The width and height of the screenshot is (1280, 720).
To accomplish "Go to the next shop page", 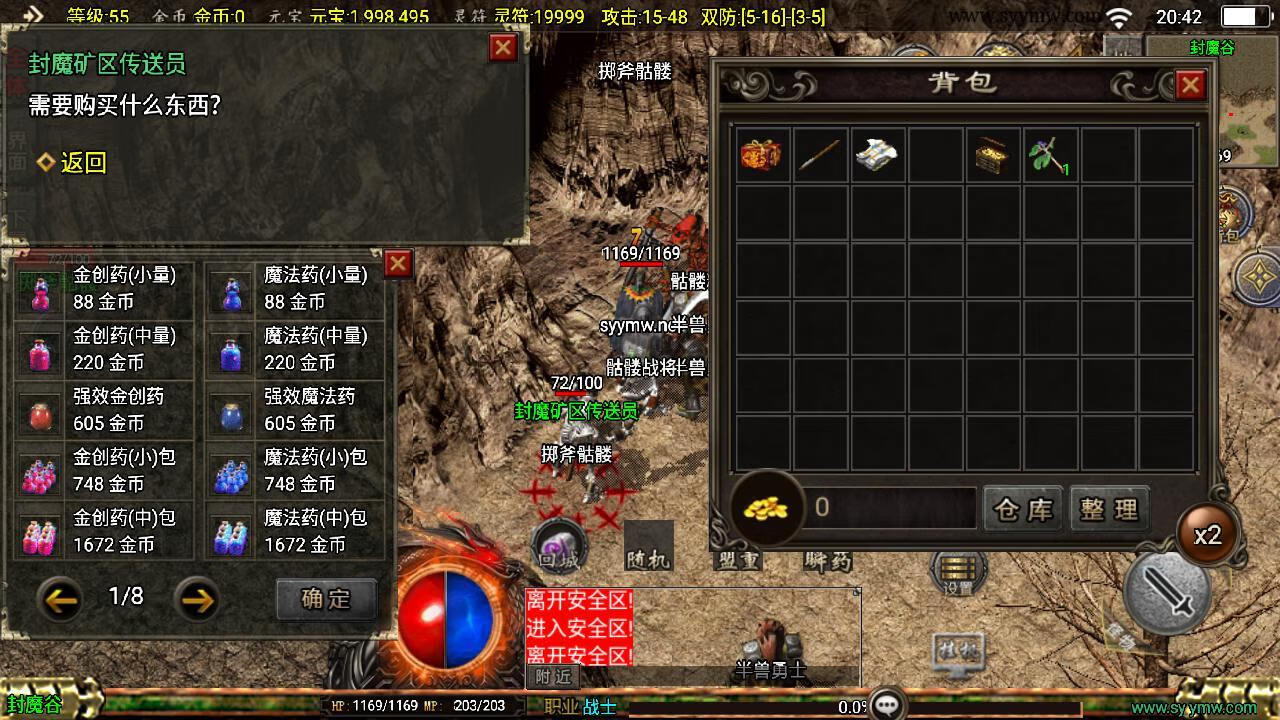I will click(x=197, y=599).
